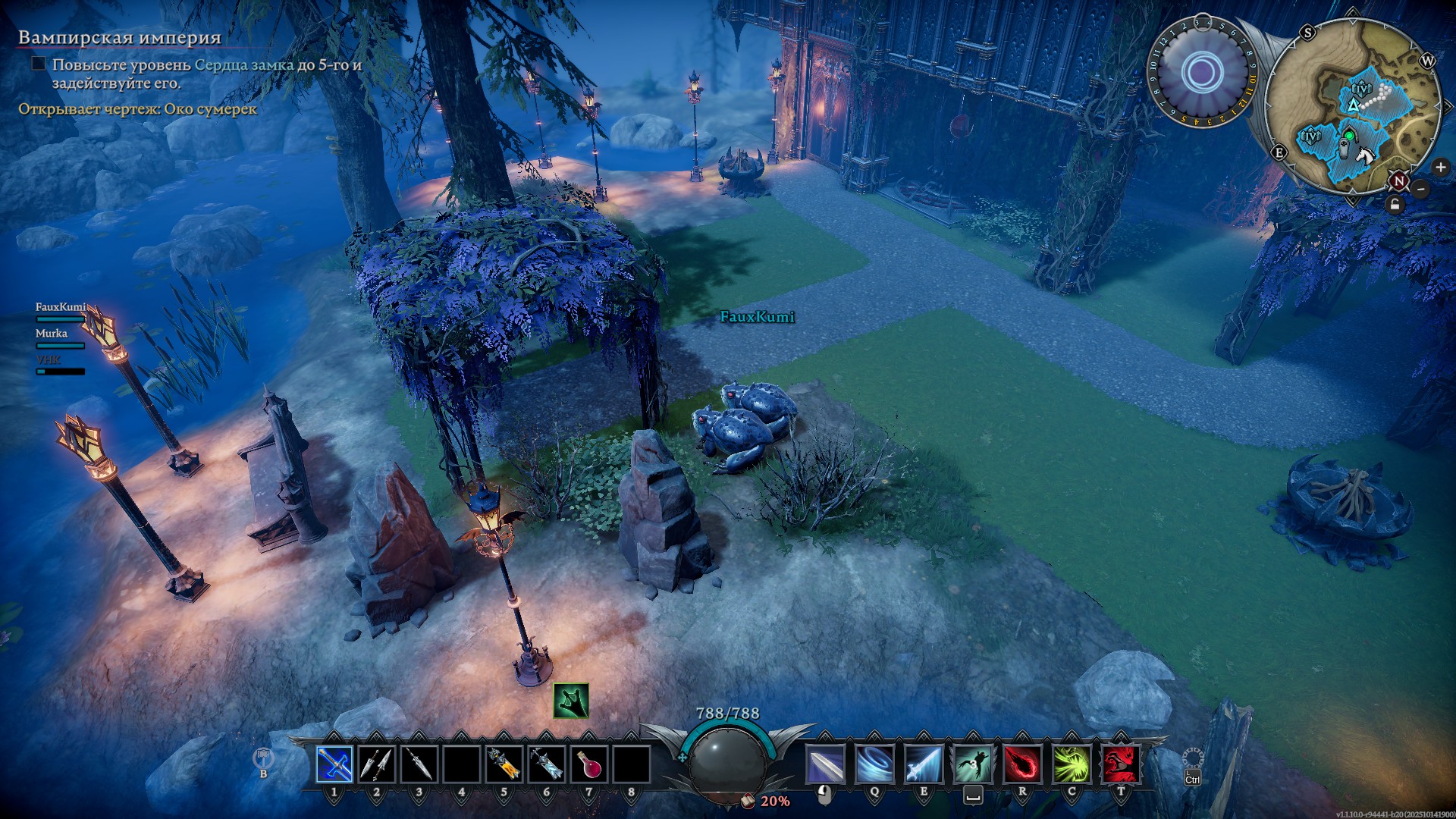Zoom out the minimap with minus button
The height and width of the screenshot is (819, 1456).
point(1422,188)
